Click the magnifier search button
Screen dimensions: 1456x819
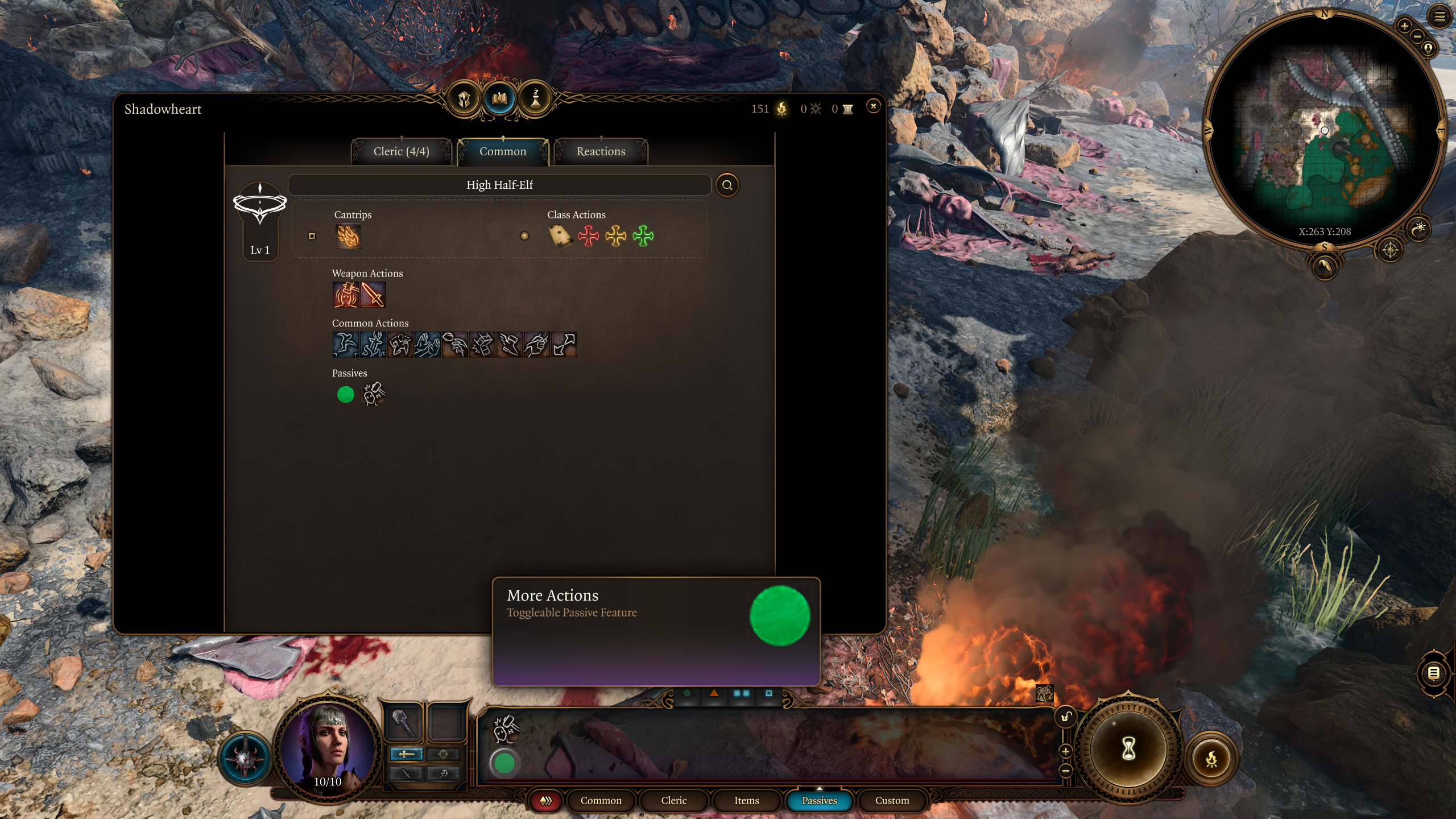click(727, 185)
